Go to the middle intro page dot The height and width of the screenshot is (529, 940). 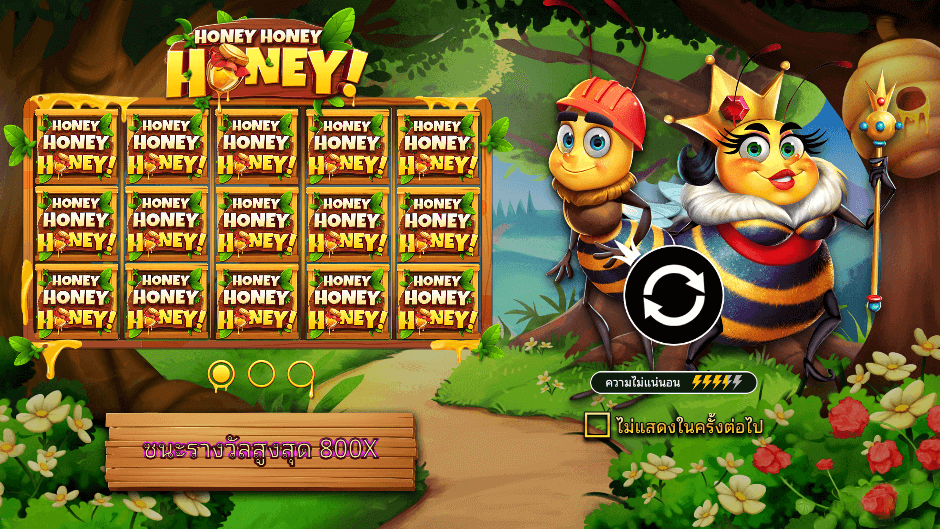click(x=261, y=374)
